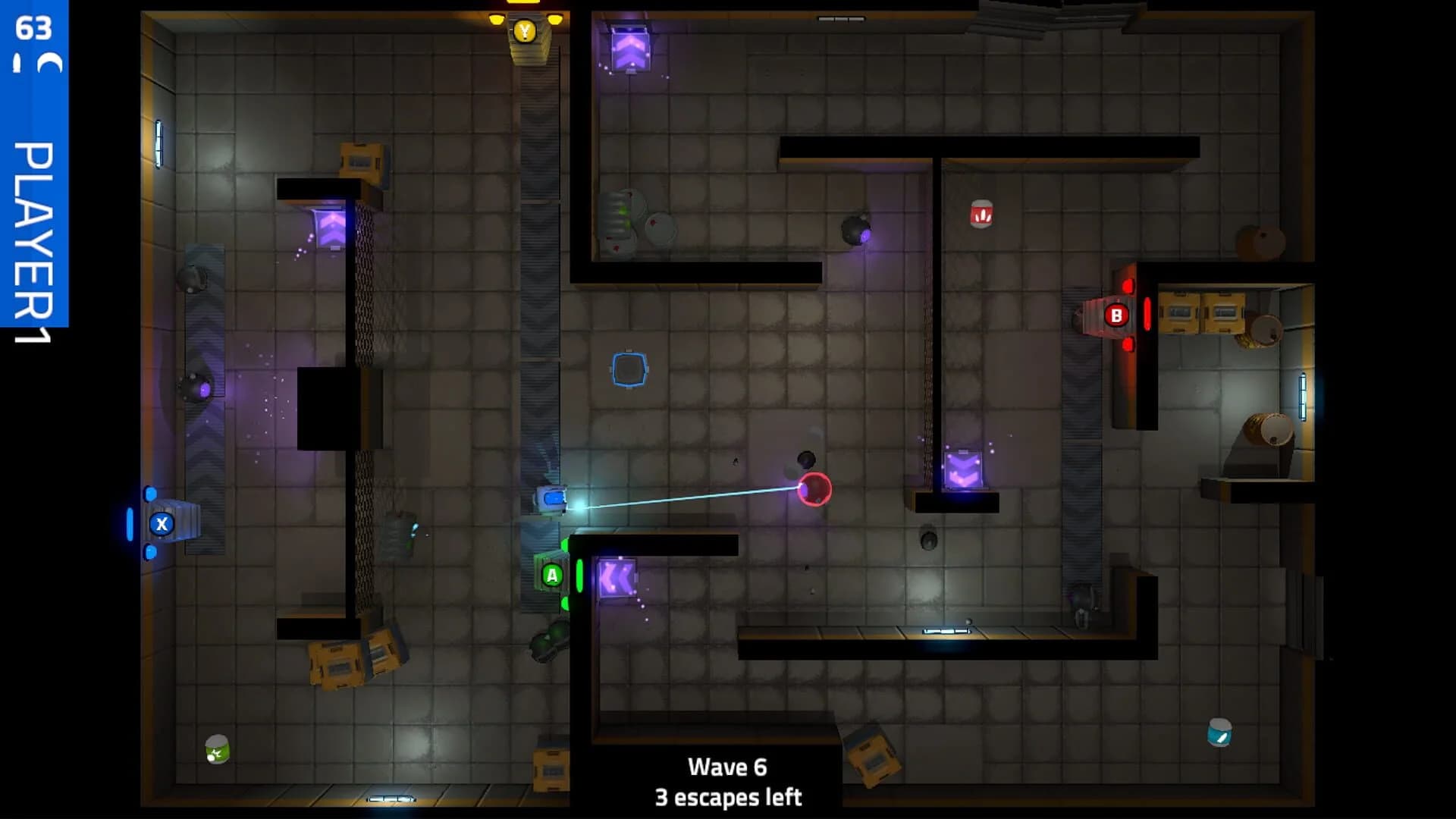Click the 3 escapes left text

(x=728, y=797)
